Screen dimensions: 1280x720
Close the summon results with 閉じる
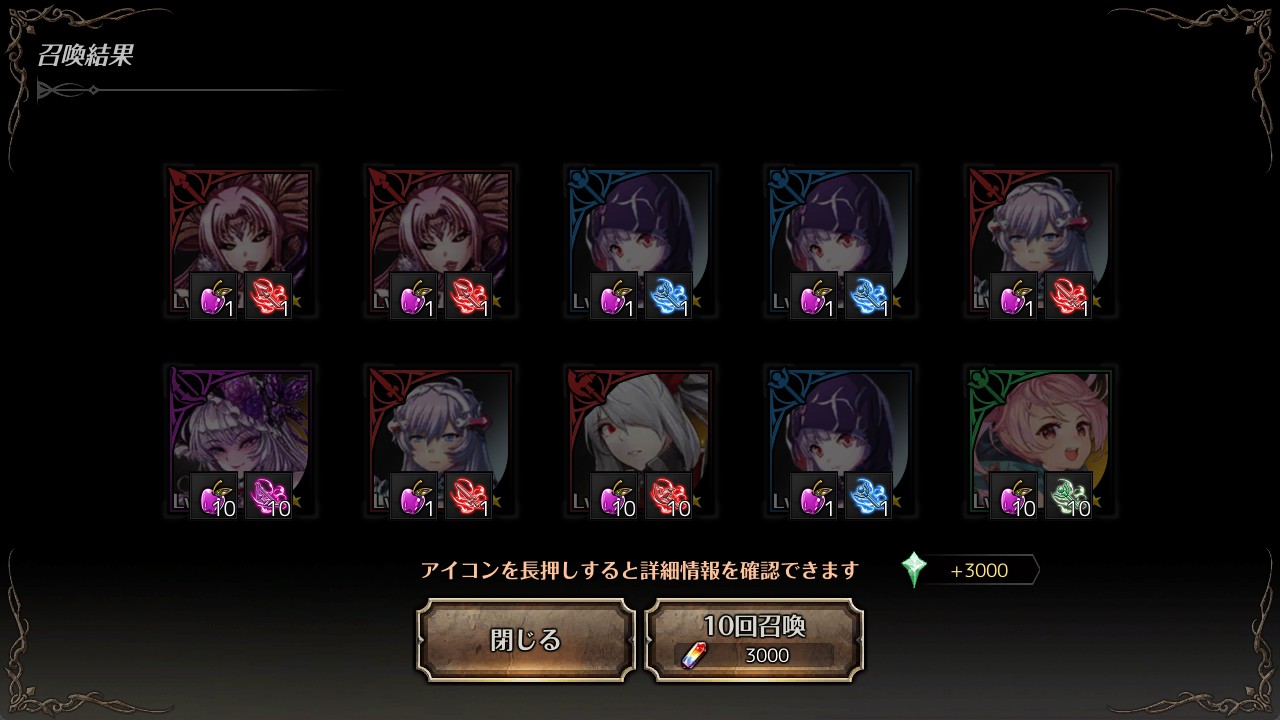tap(526, 640)
